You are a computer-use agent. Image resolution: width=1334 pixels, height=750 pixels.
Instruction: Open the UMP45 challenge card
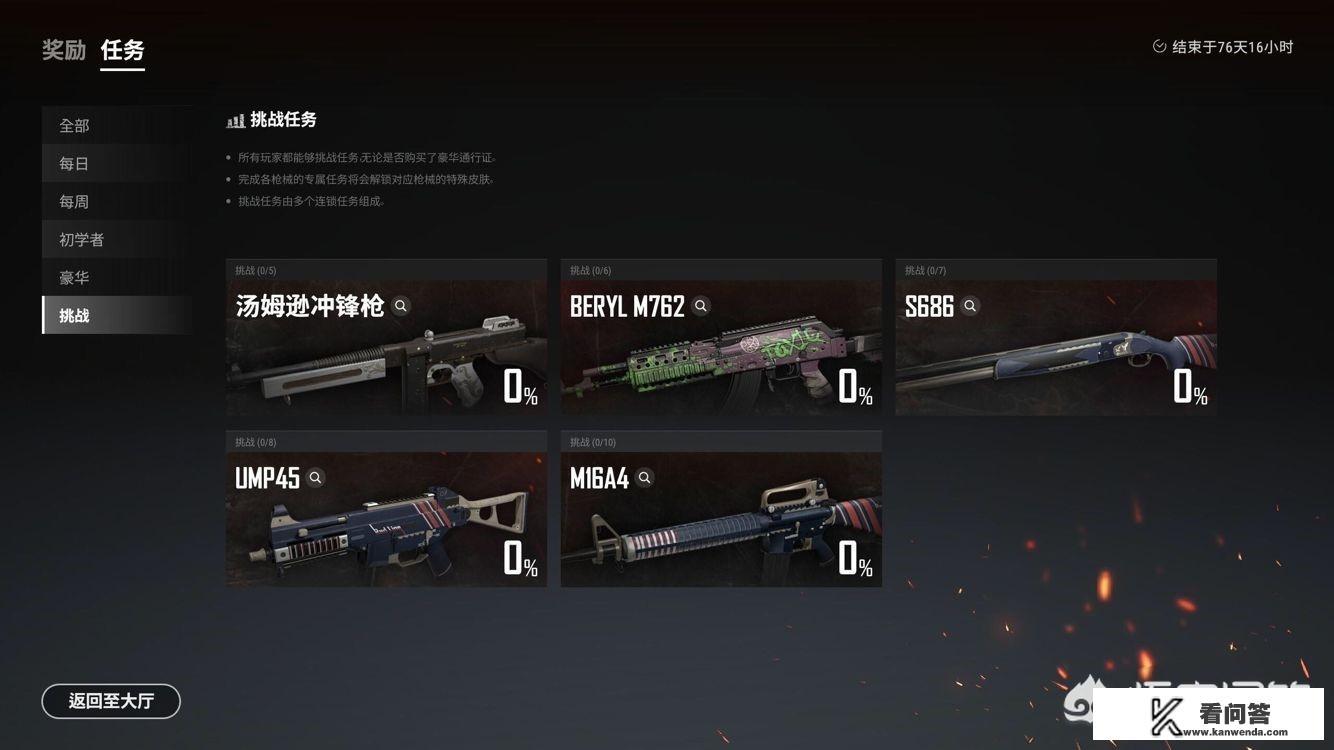[x=386, y=522]
